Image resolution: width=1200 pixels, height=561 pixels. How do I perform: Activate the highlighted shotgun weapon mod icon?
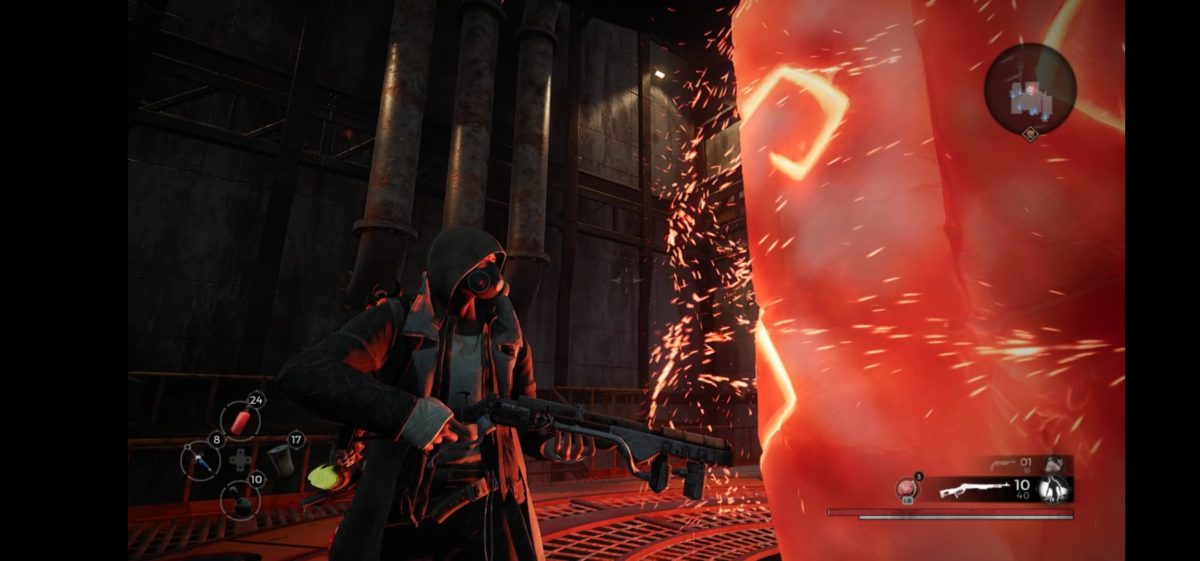click(x=1054, y=488)
